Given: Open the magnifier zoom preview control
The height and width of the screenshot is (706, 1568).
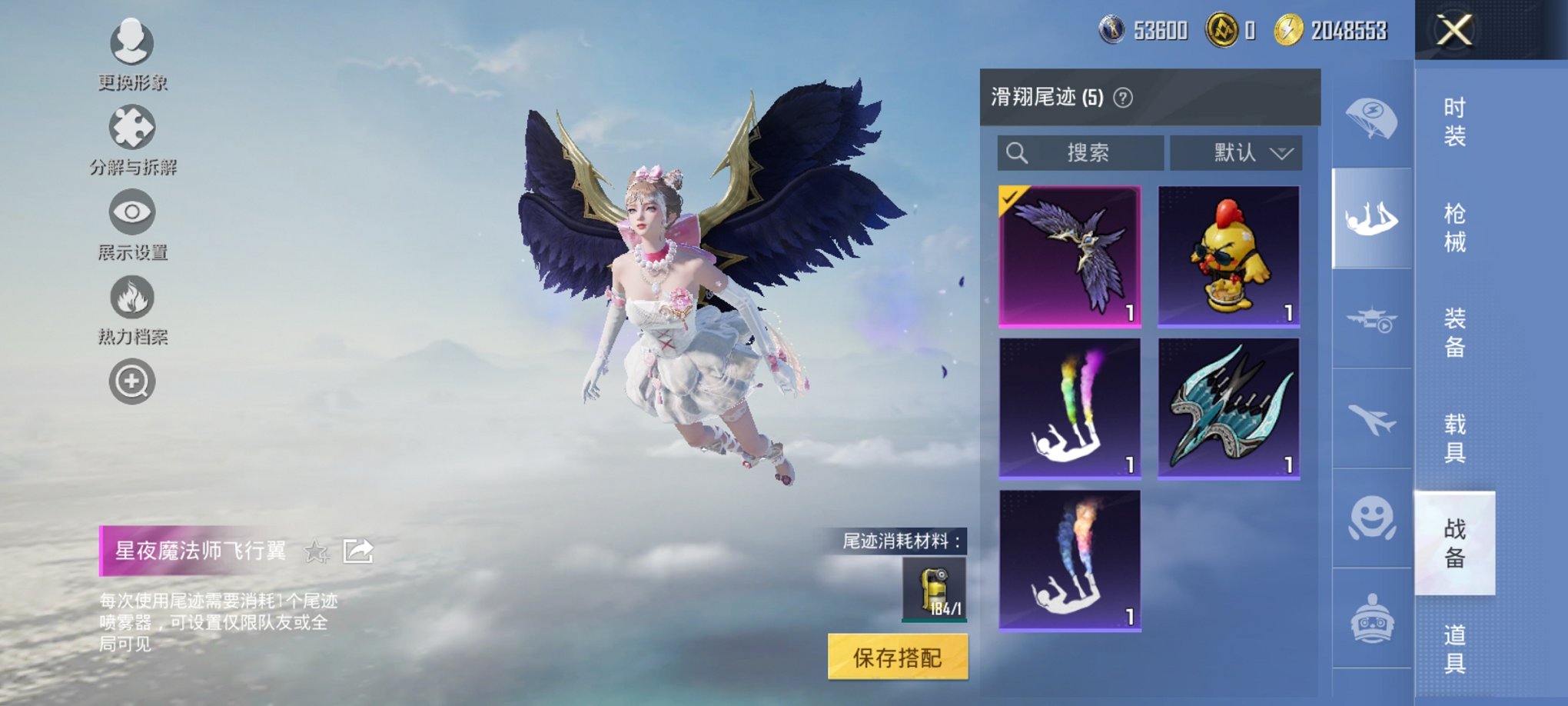Looking at the screenshot, I should pyautogui.click(x=132, y=381).
